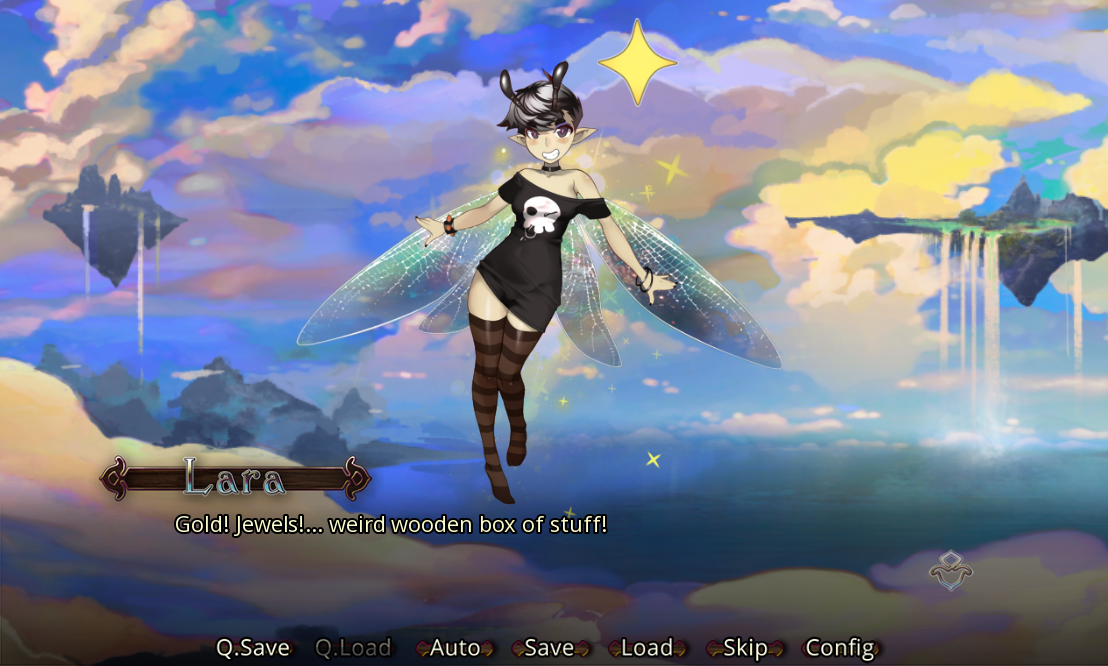Open the Save menu

(549, 648)
